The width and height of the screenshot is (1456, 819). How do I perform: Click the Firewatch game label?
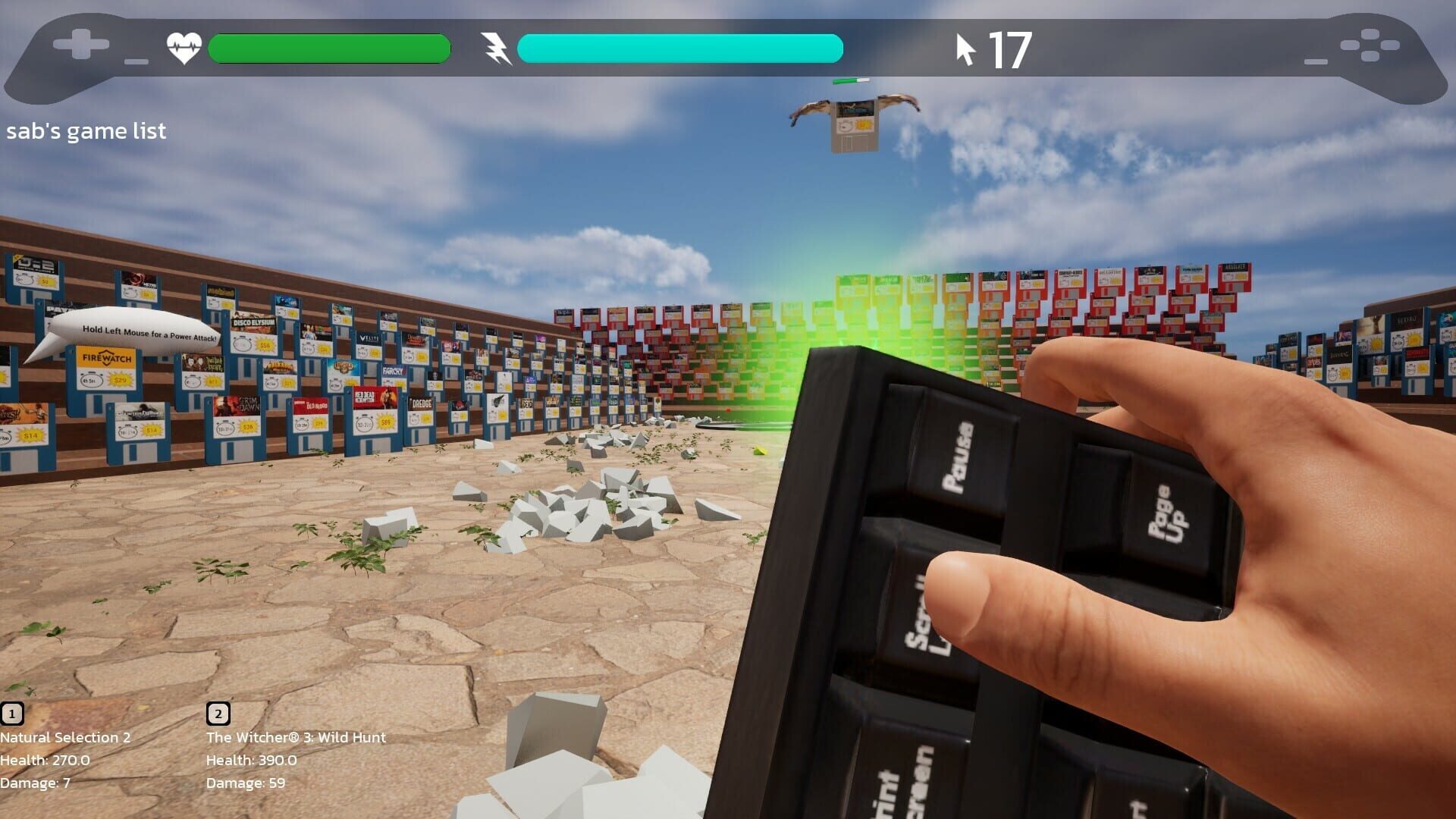(x=107, y=358)
